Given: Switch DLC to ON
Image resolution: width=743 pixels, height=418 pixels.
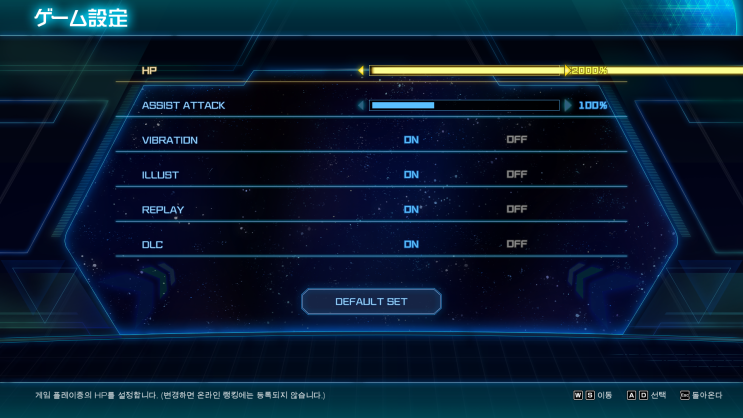Looking at the screenshot, I should tap(411, 244).
